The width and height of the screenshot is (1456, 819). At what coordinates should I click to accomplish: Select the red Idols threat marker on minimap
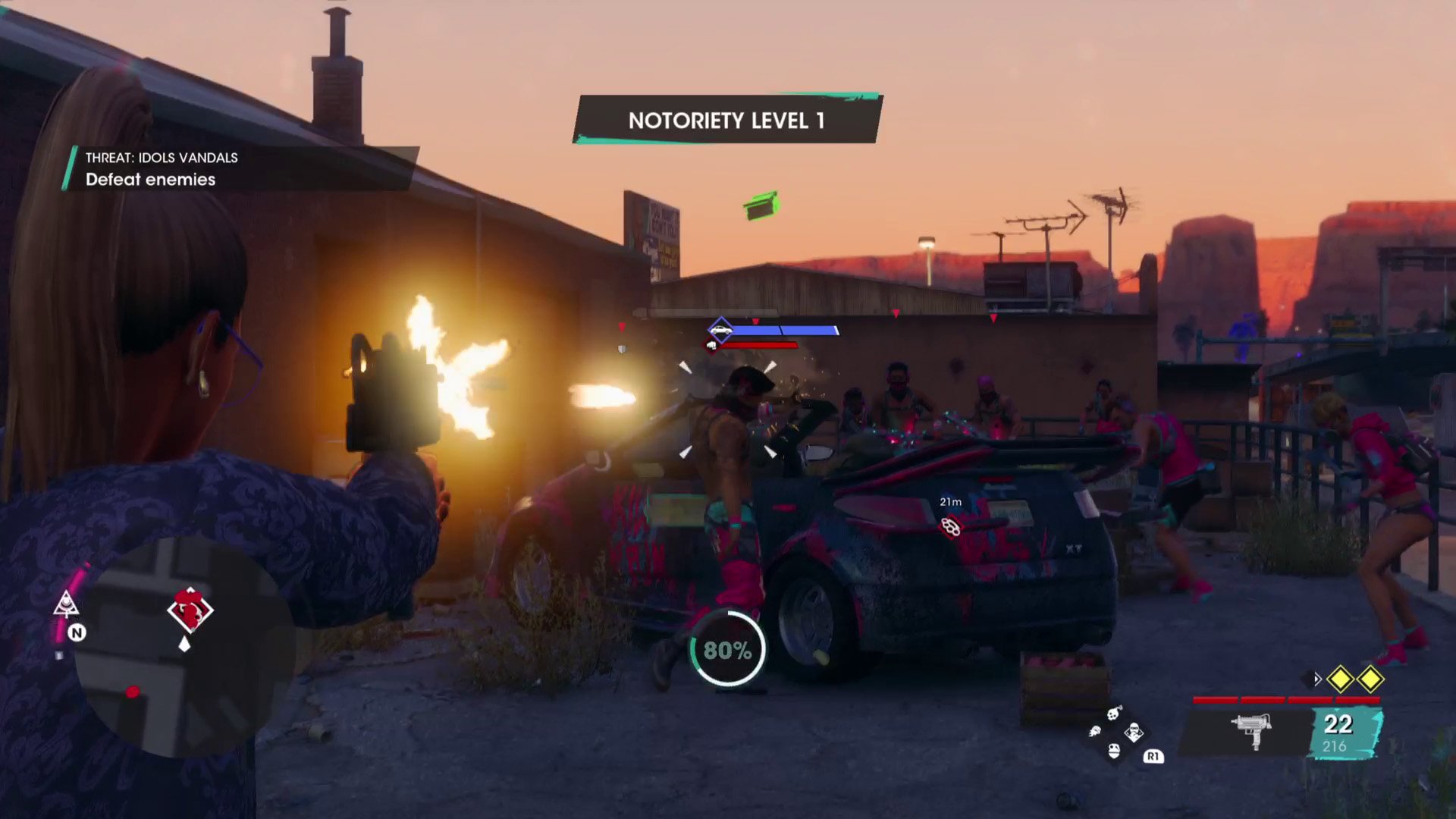point(190,610)
